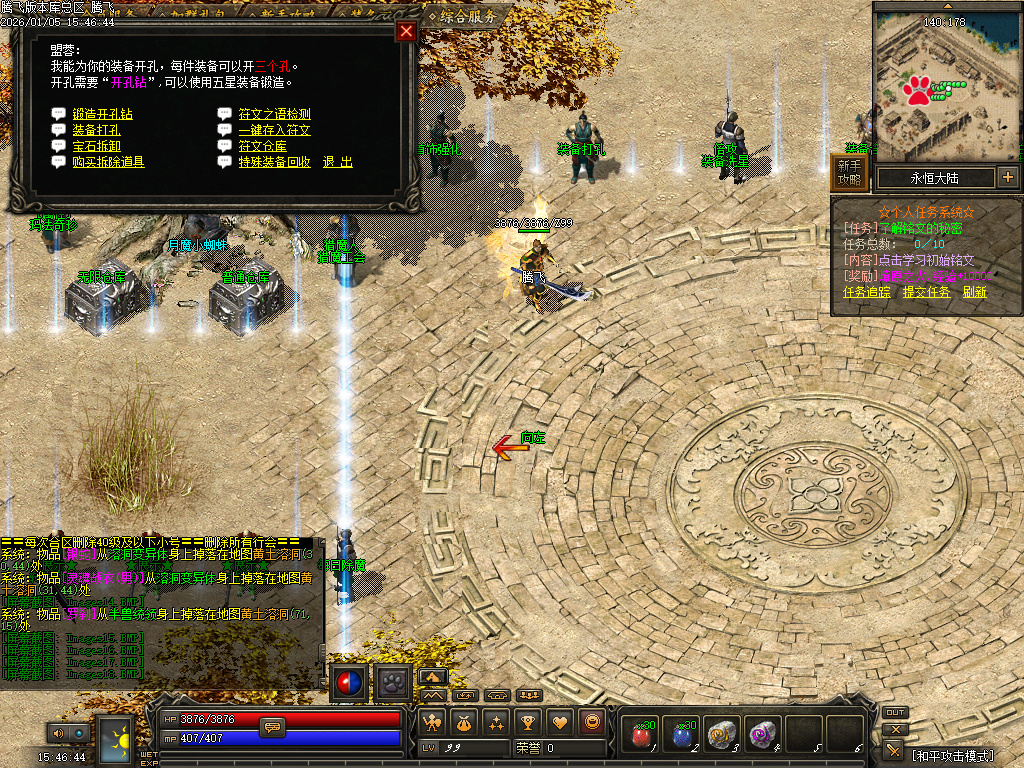Refresh the quest with 刷新
This screenshot has width=1024, height=768.
pyautogui.click(x=975, y=292)
